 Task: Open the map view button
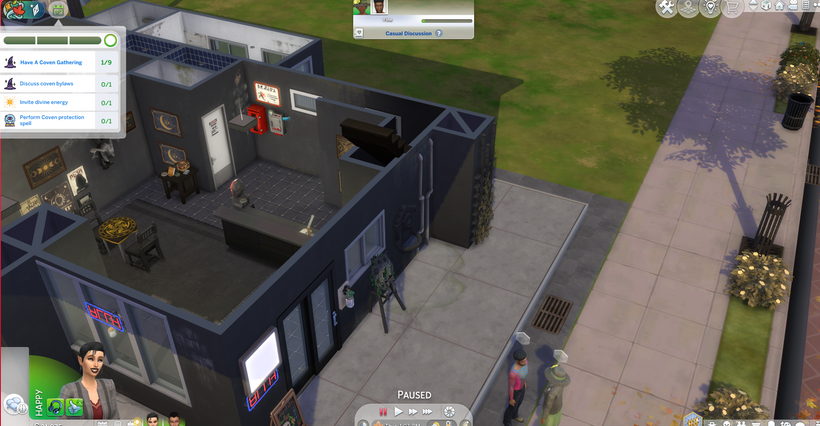690,8
